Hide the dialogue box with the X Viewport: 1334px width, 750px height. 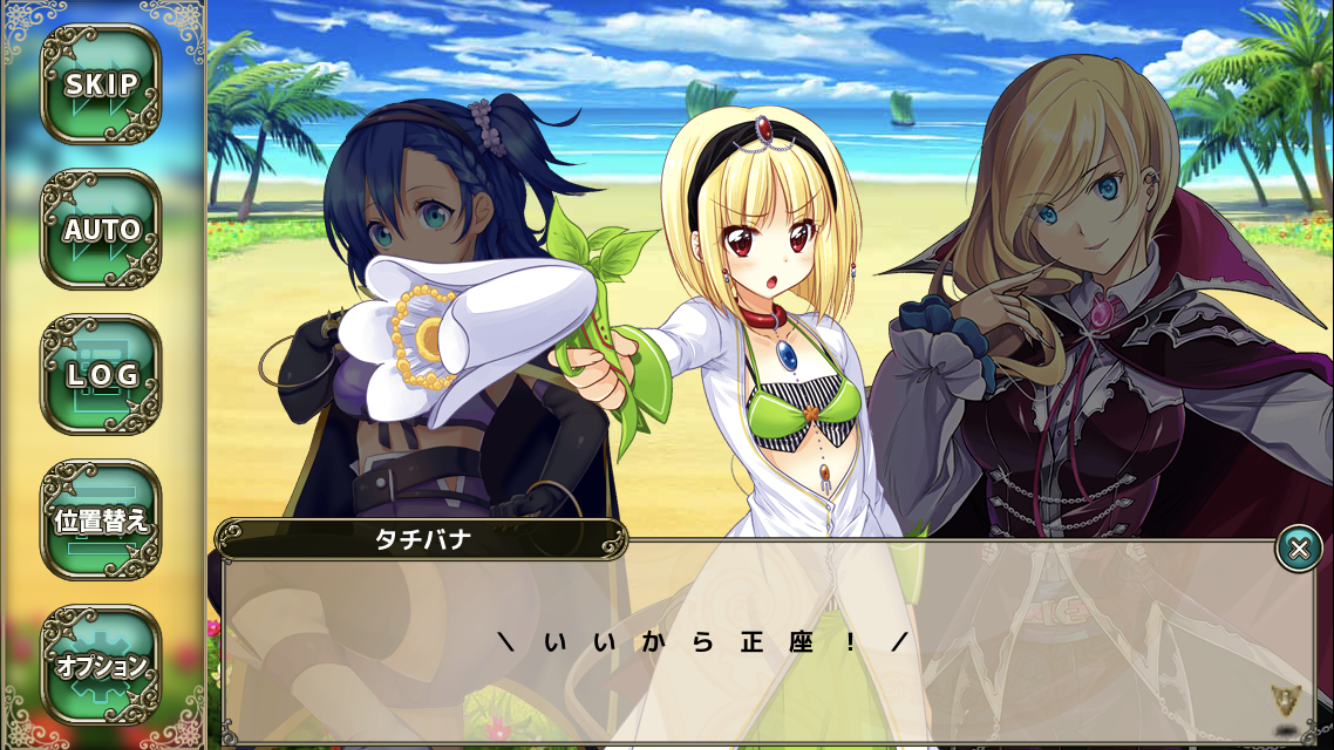(1298, 548)
